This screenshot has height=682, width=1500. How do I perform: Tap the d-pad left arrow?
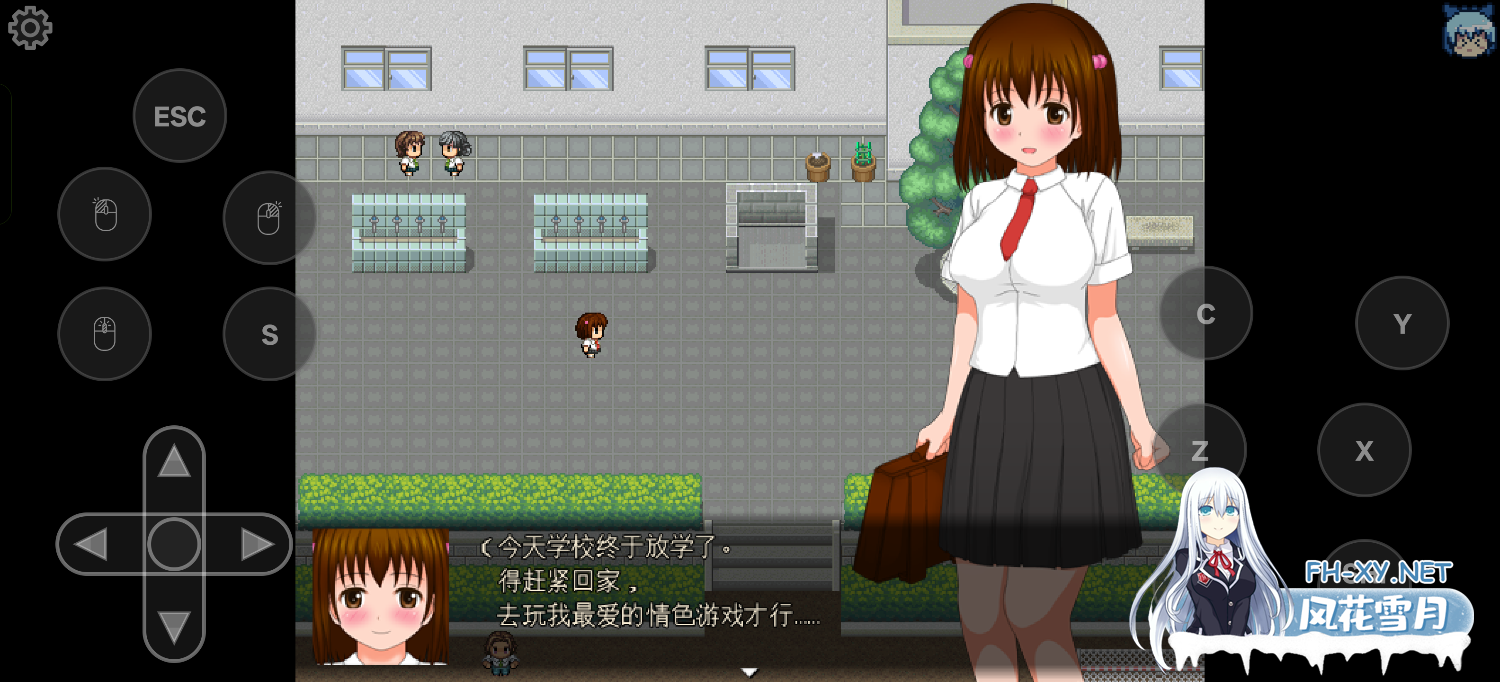pos(91,544)
